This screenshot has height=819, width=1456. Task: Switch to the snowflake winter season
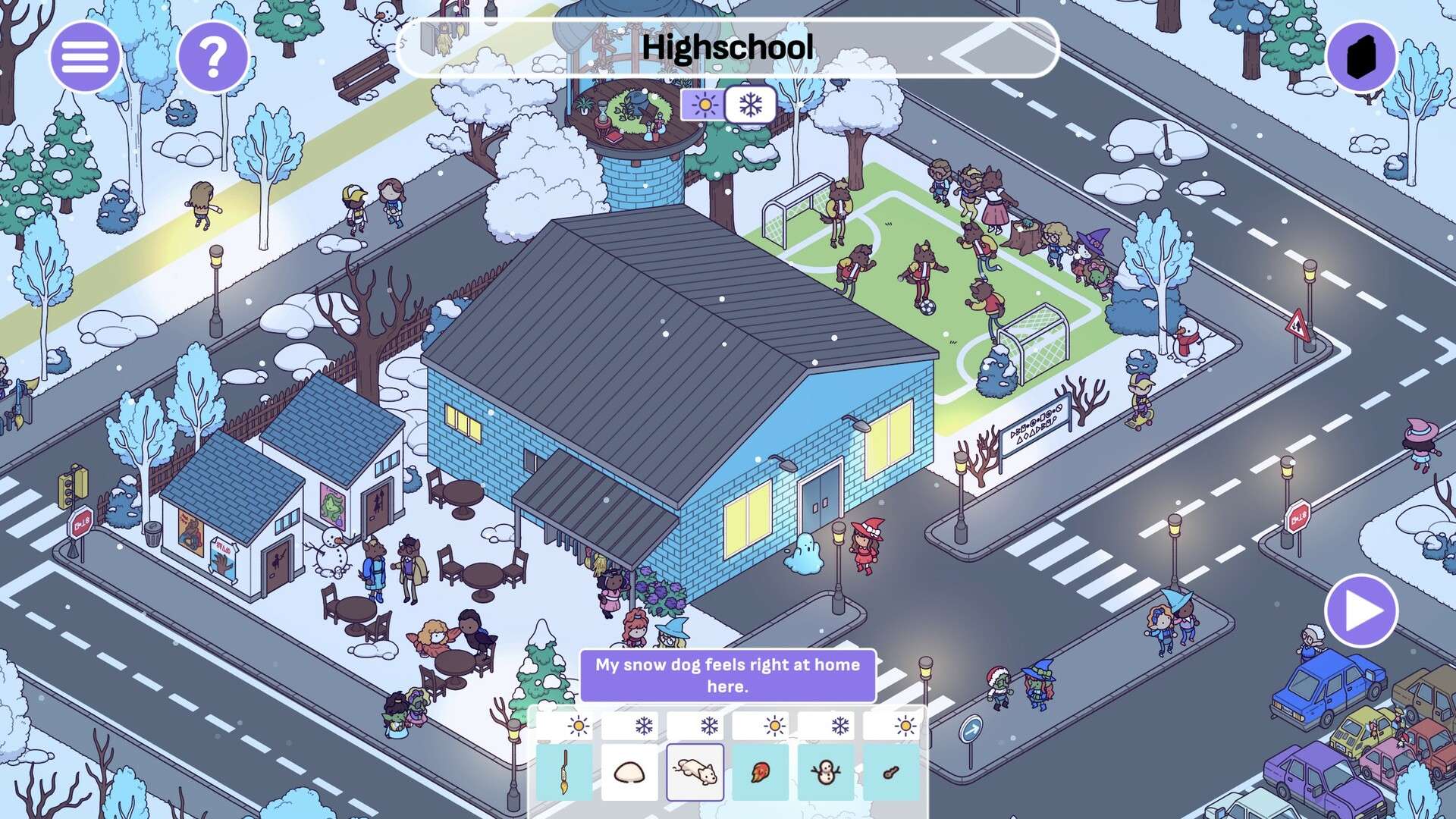pyautogui.click(x=750, y=105)
